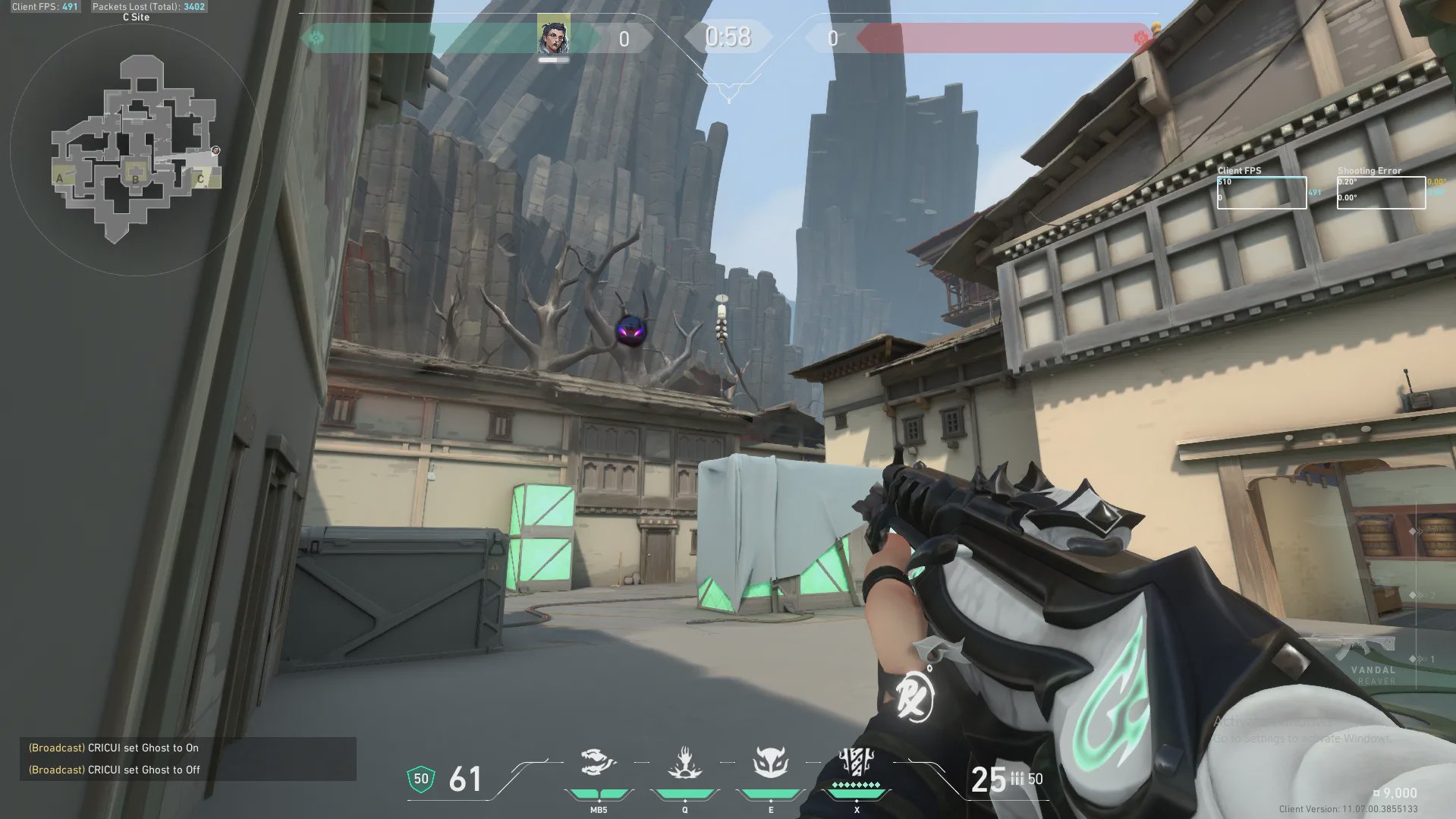Click the broadcast chat message box

point(187,758)
